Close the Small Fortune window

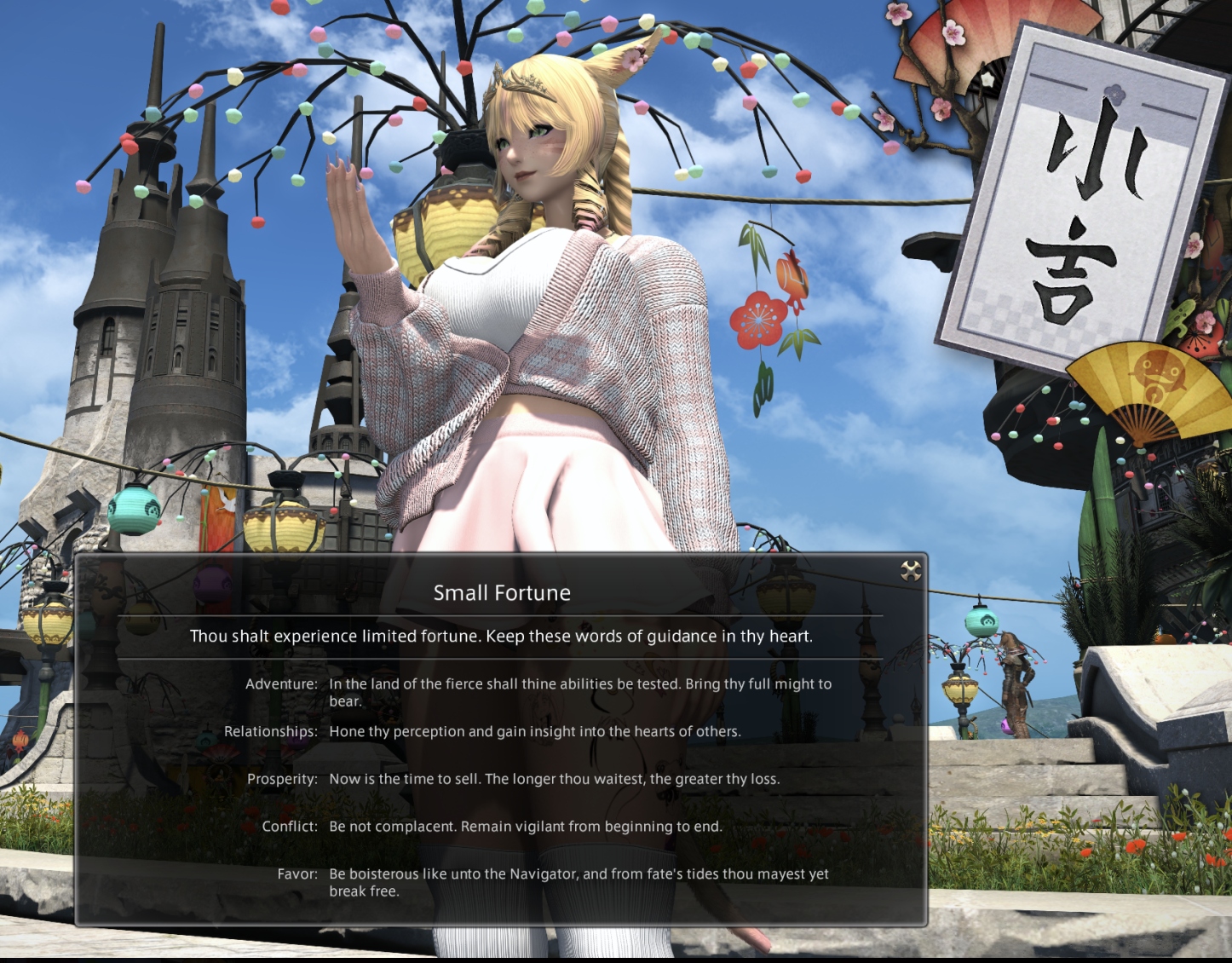[911, 571]
